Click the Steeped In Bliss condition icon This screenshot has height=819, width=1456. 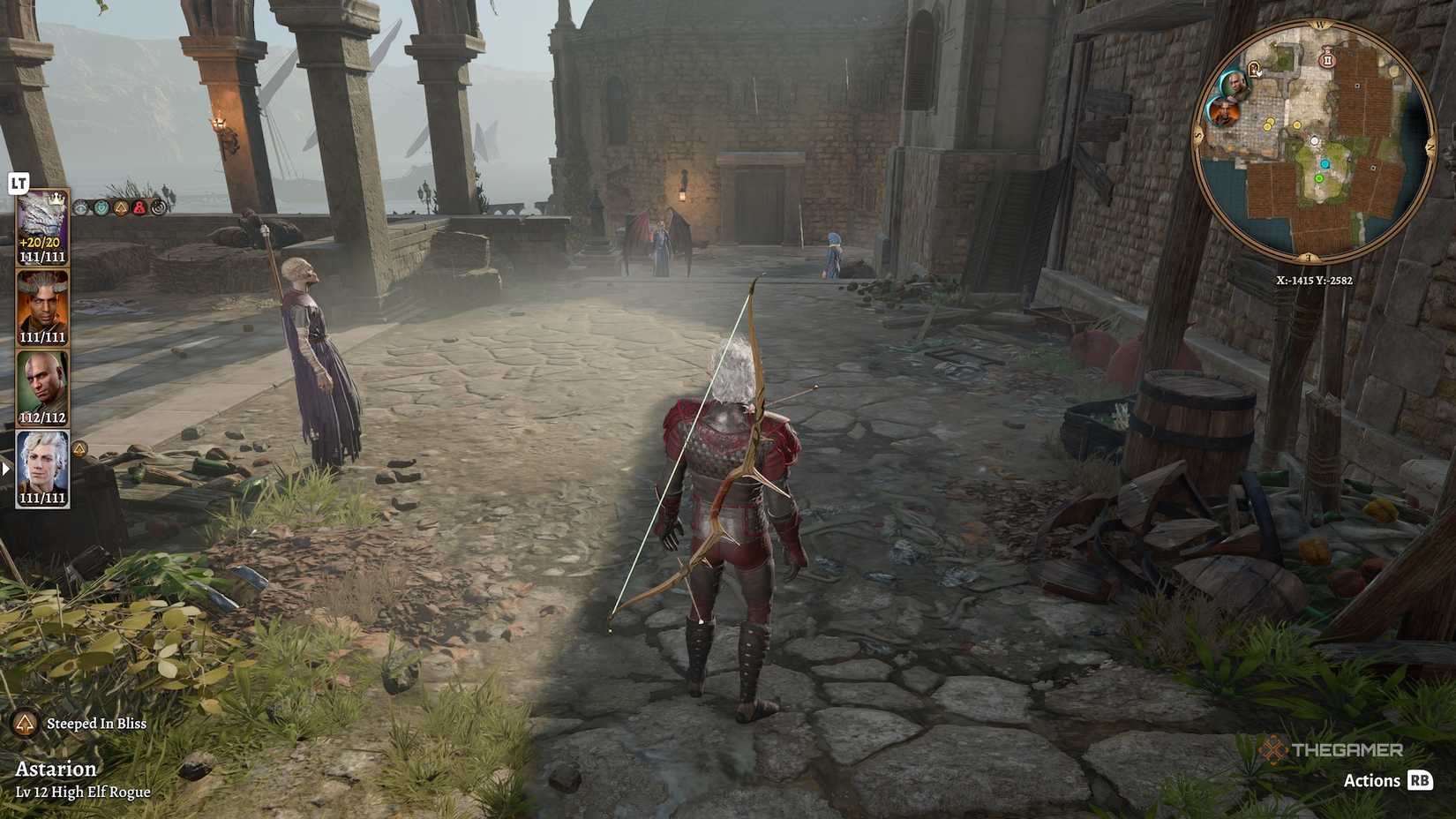[x=26, y=724]
